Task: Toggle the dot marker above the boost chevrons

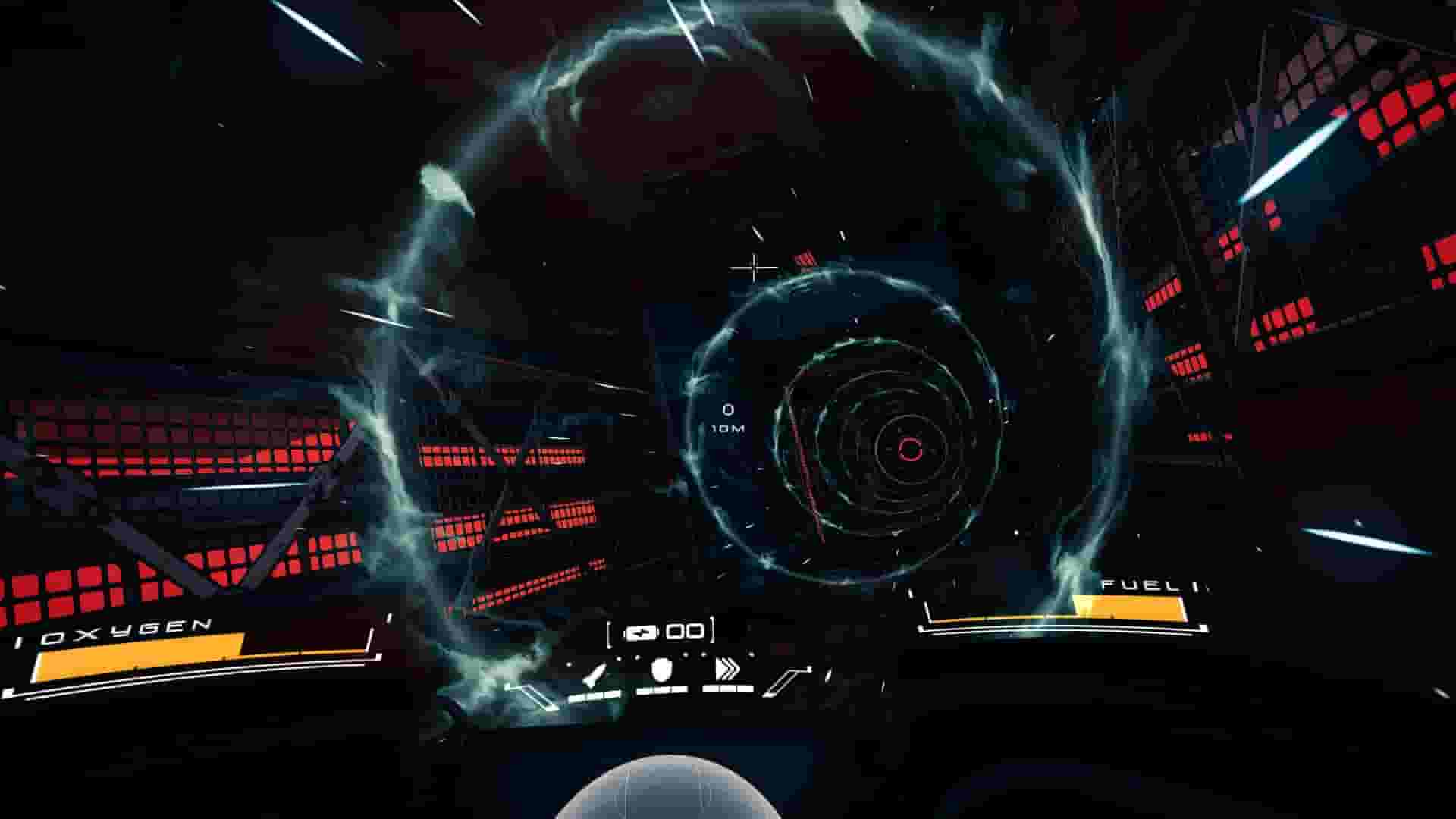Action: coord(751,655)
